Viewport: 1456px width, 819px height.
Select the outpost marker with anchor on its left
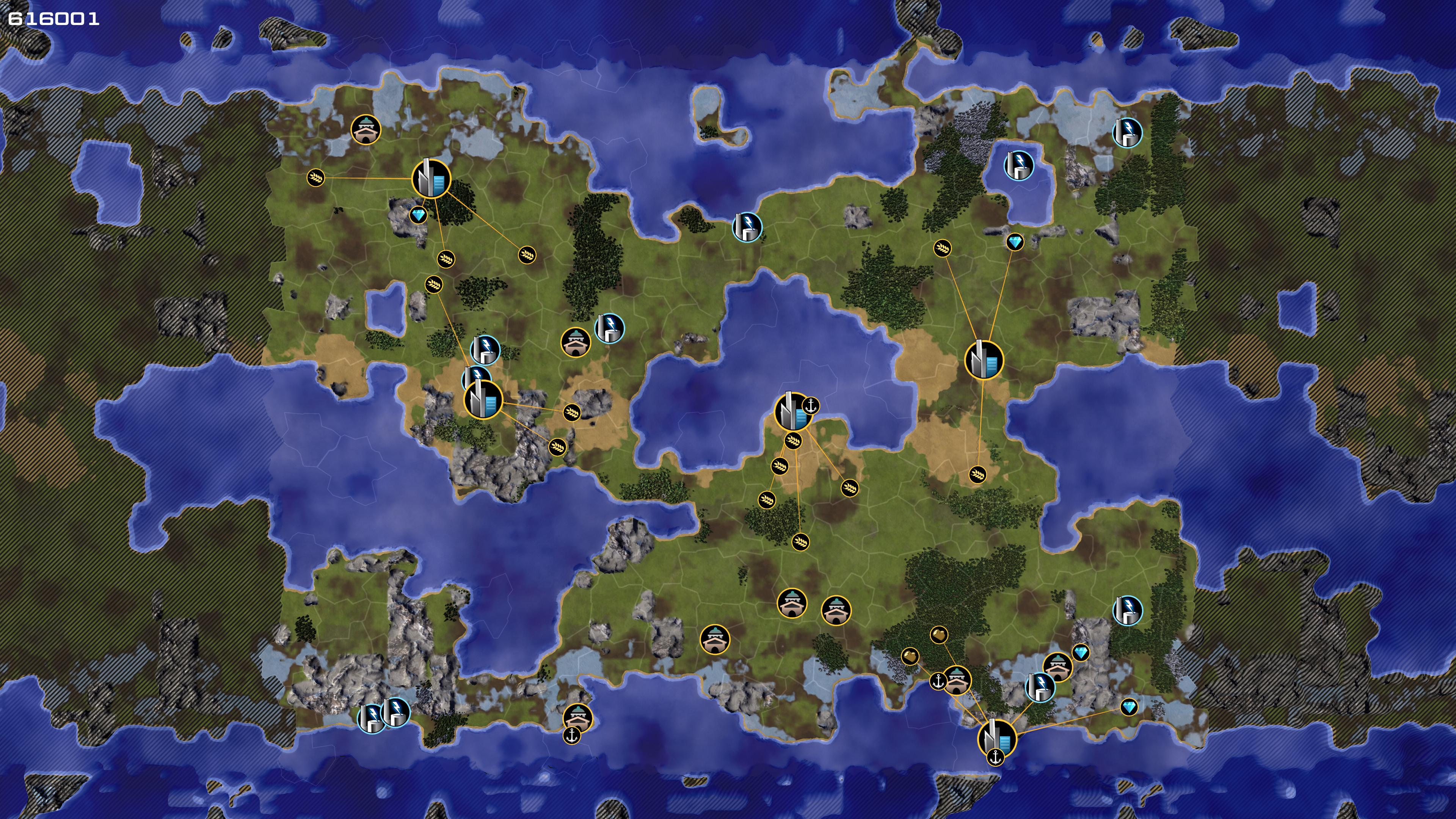(956, 680)
